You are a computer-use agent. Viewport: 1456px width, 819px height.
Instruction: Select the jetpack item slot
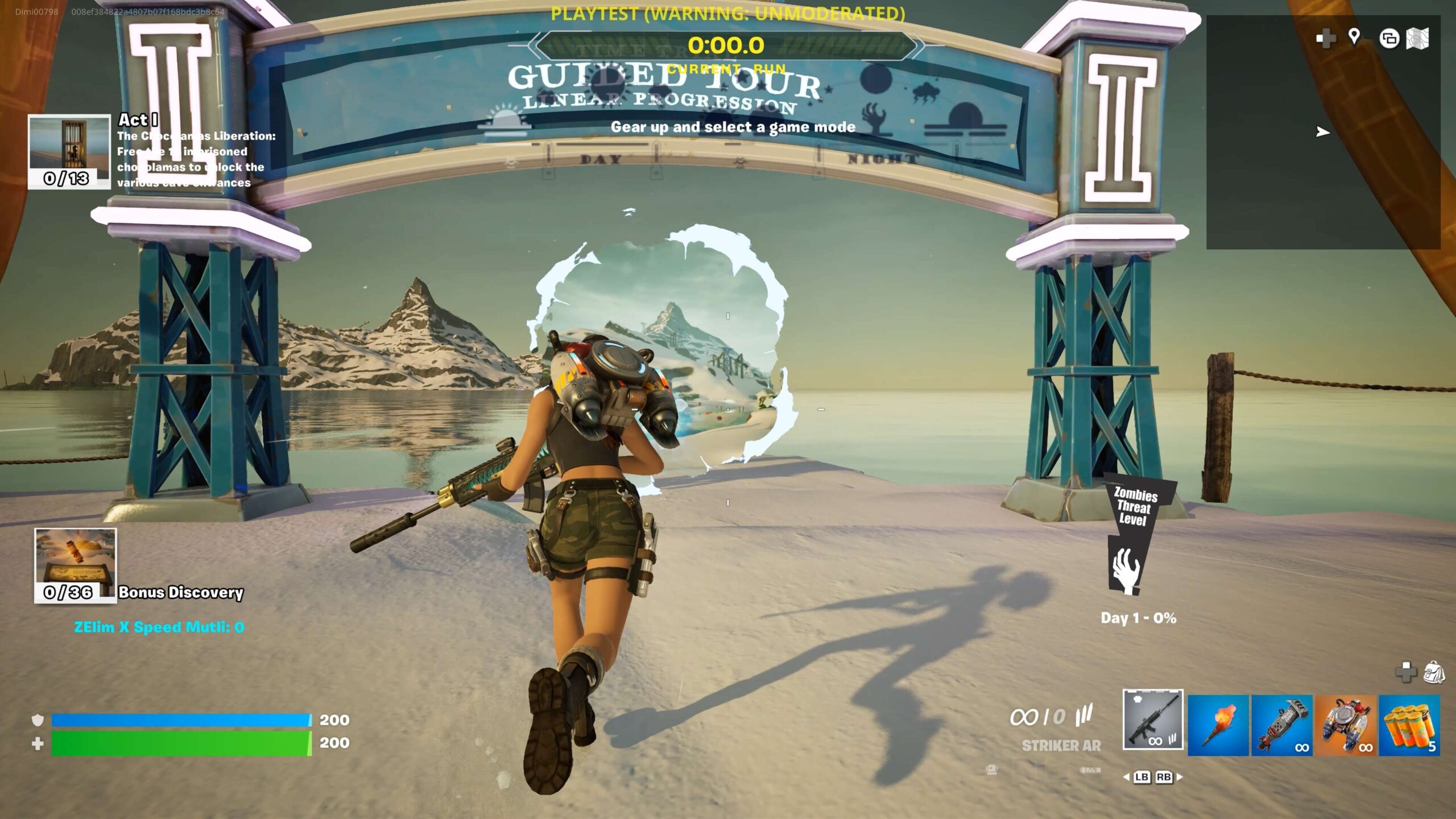(1346, 725)
